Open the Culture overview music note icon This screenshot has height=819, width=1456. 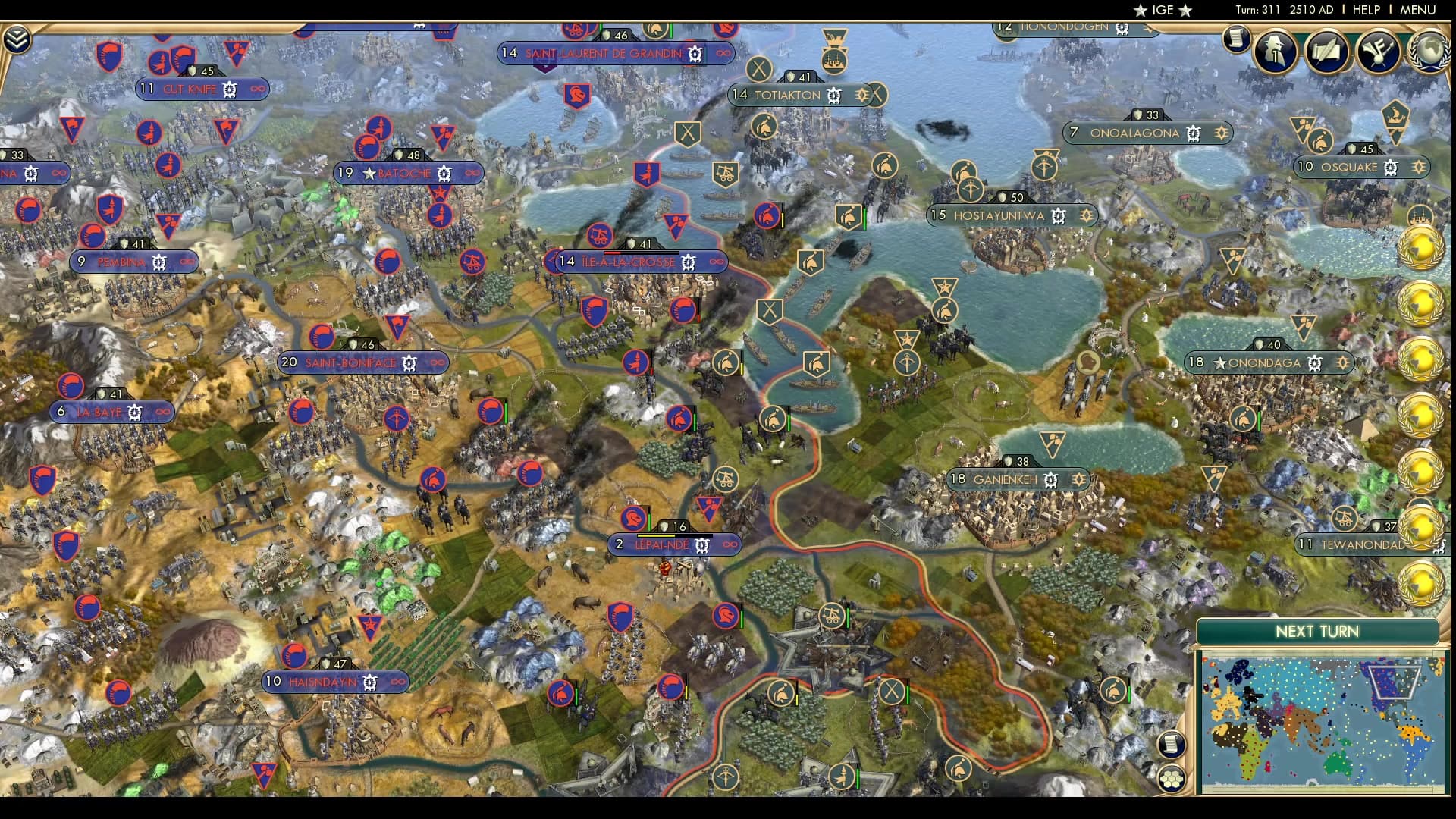click(1379, 52)
